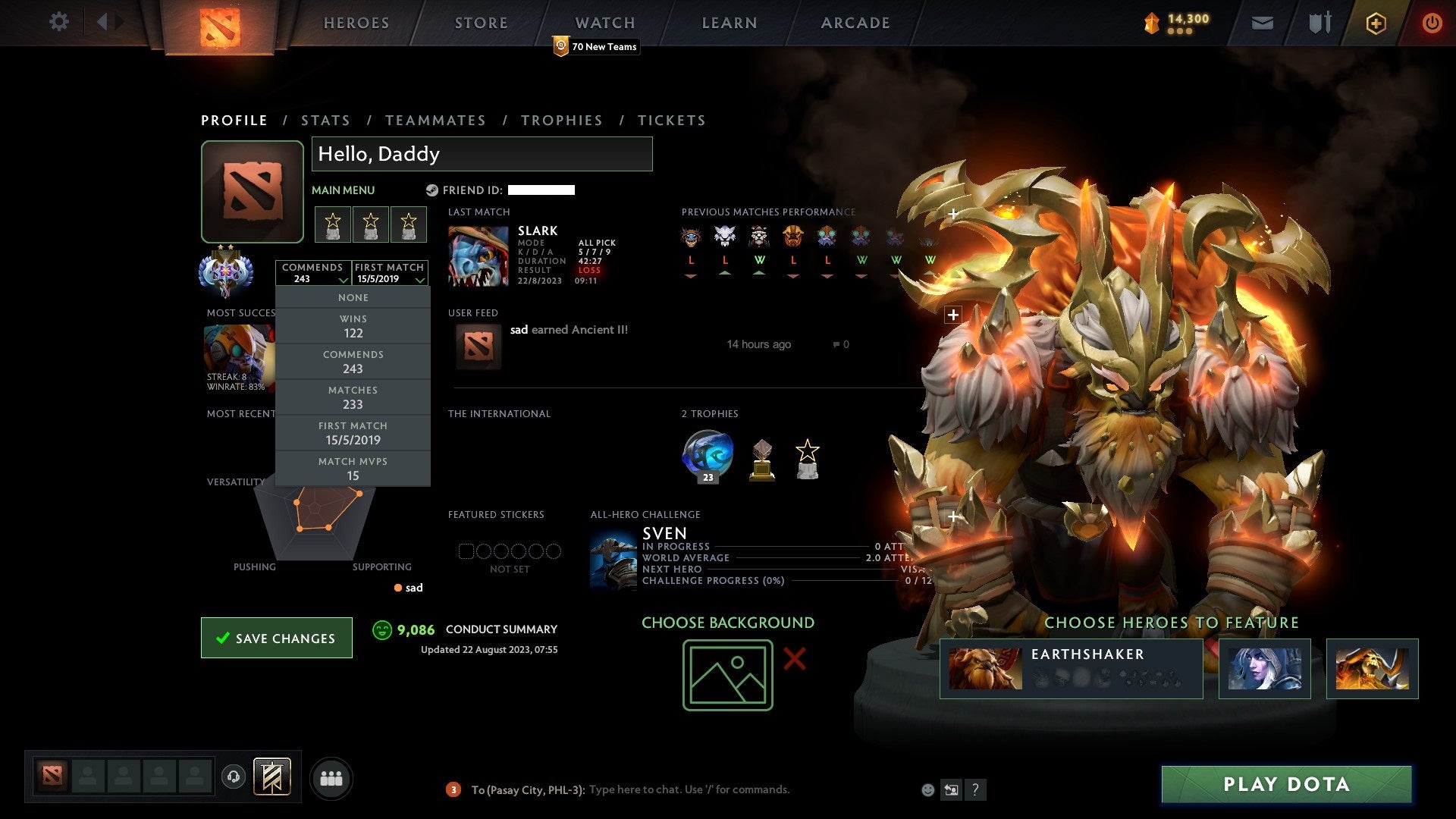Open the Learn section

coord(729,24)
